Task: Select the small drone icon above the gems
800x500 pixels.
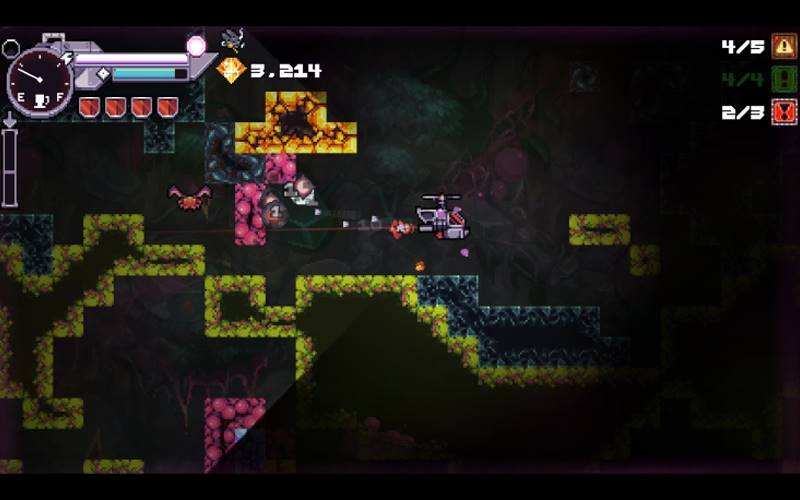Action: coord(232,39)
